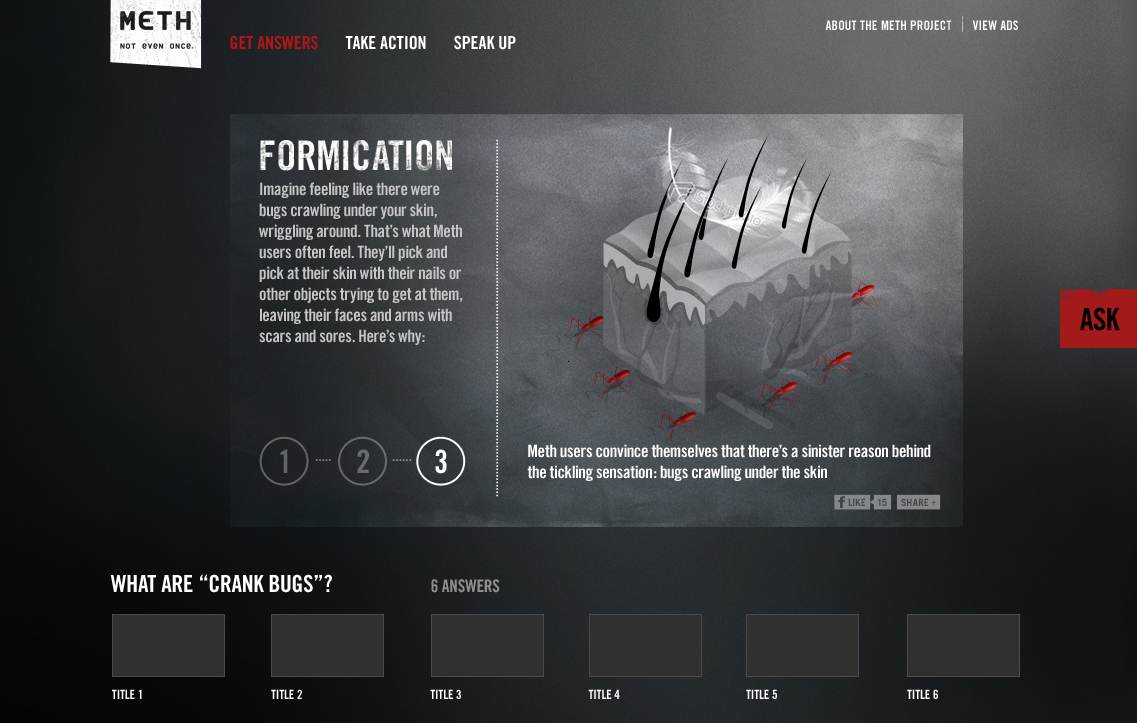Jump to step 1 of Formication
This screenshot has height=723, width=1137.
[284, 461]
